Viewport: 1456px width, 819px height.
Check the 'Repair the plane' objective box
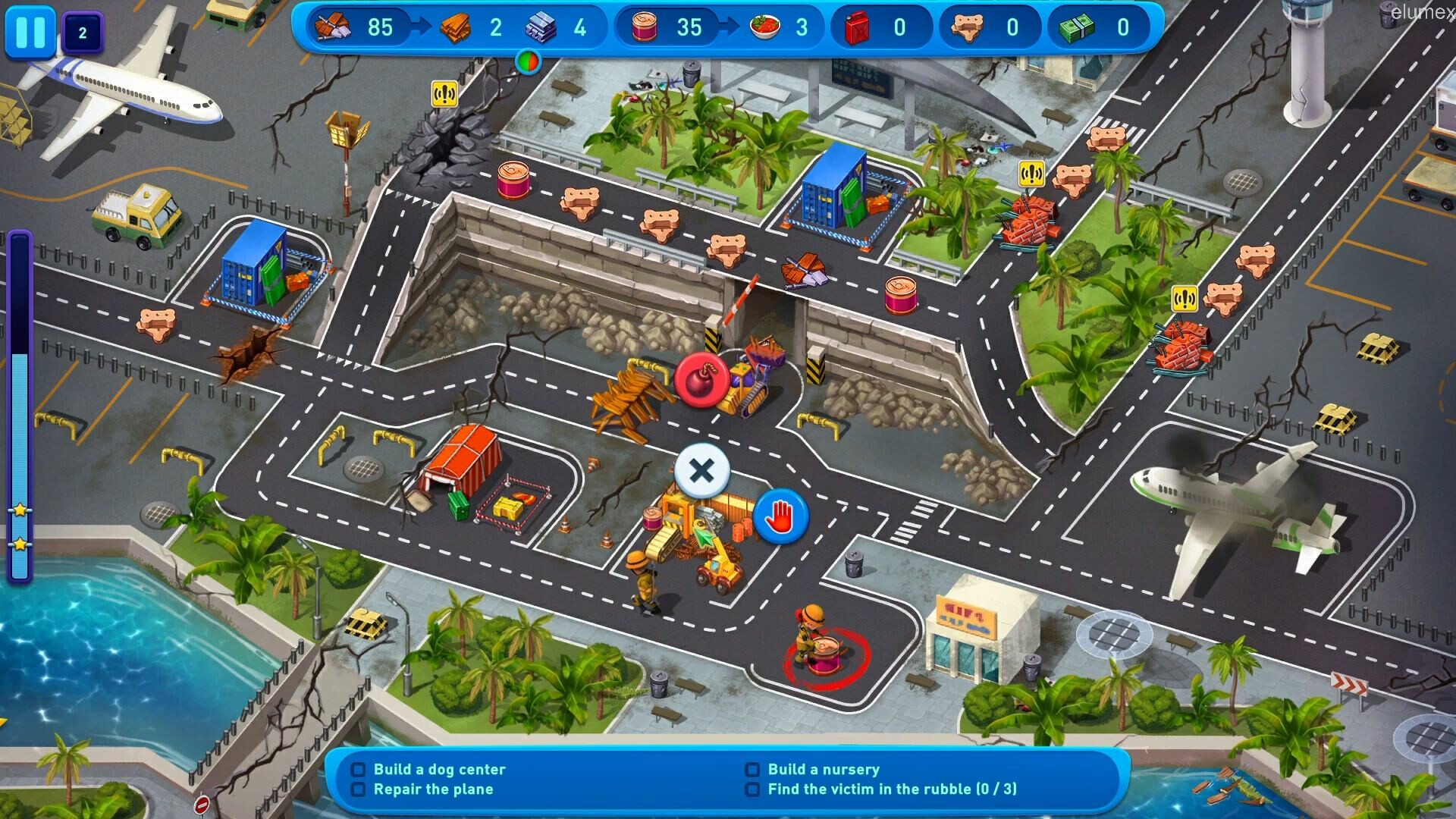[359, 789]
